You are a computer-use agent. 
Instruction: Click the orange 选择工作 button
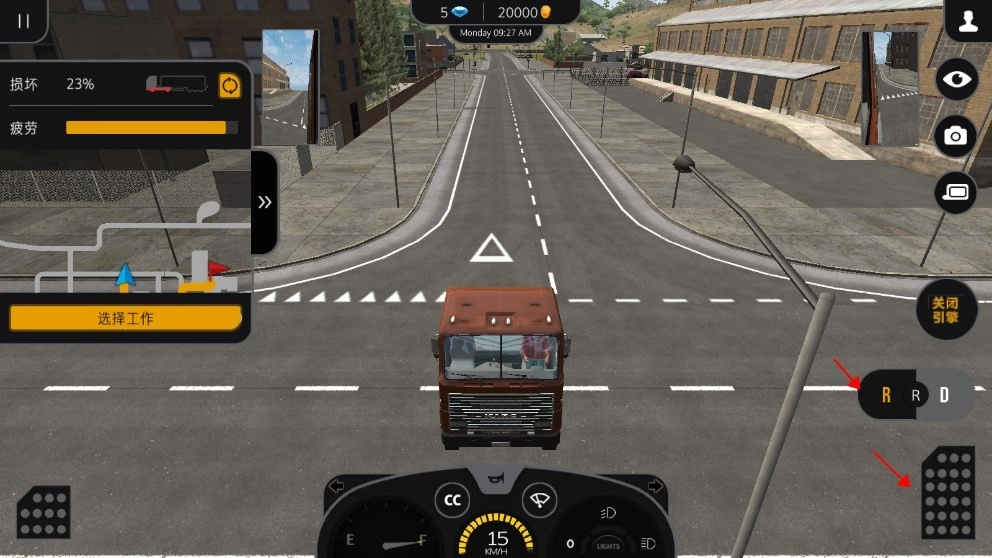125,318
